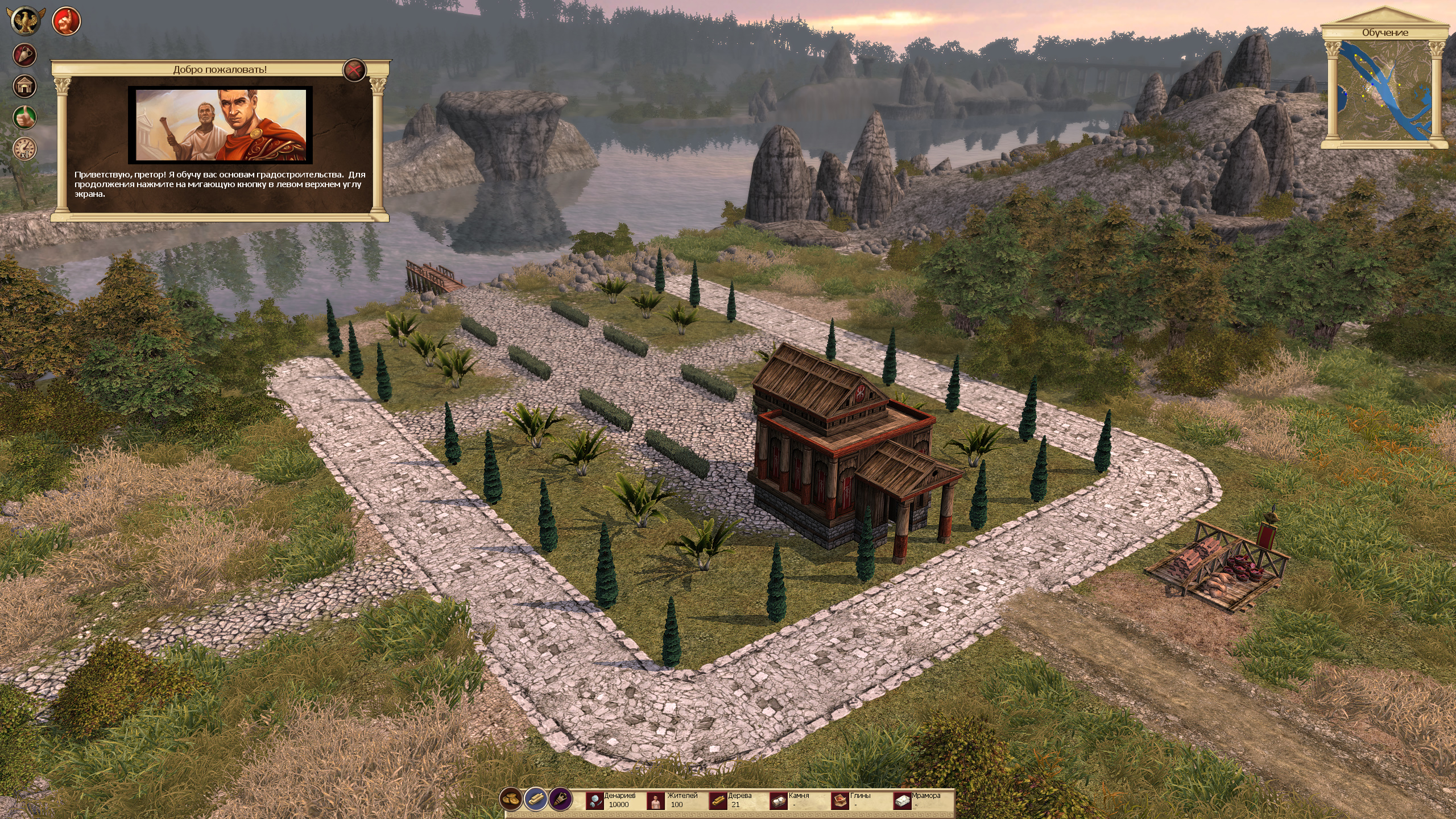The height and width of the screenshot is (819, 1456).
Task: Switch to the bread food resources tab
Action: (511, 799)
